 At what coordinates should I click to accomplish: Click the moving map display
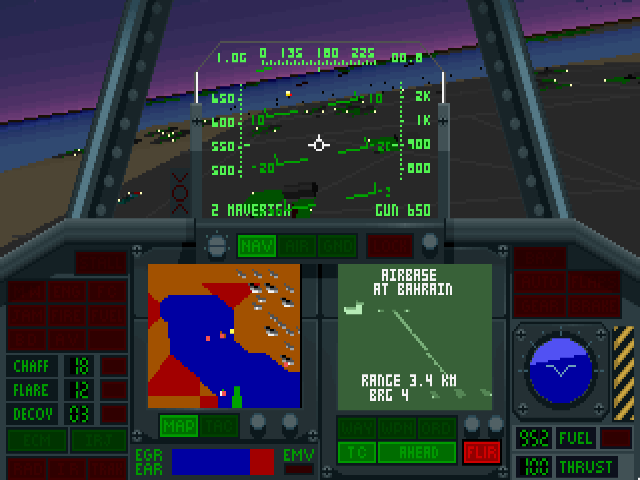224,335
